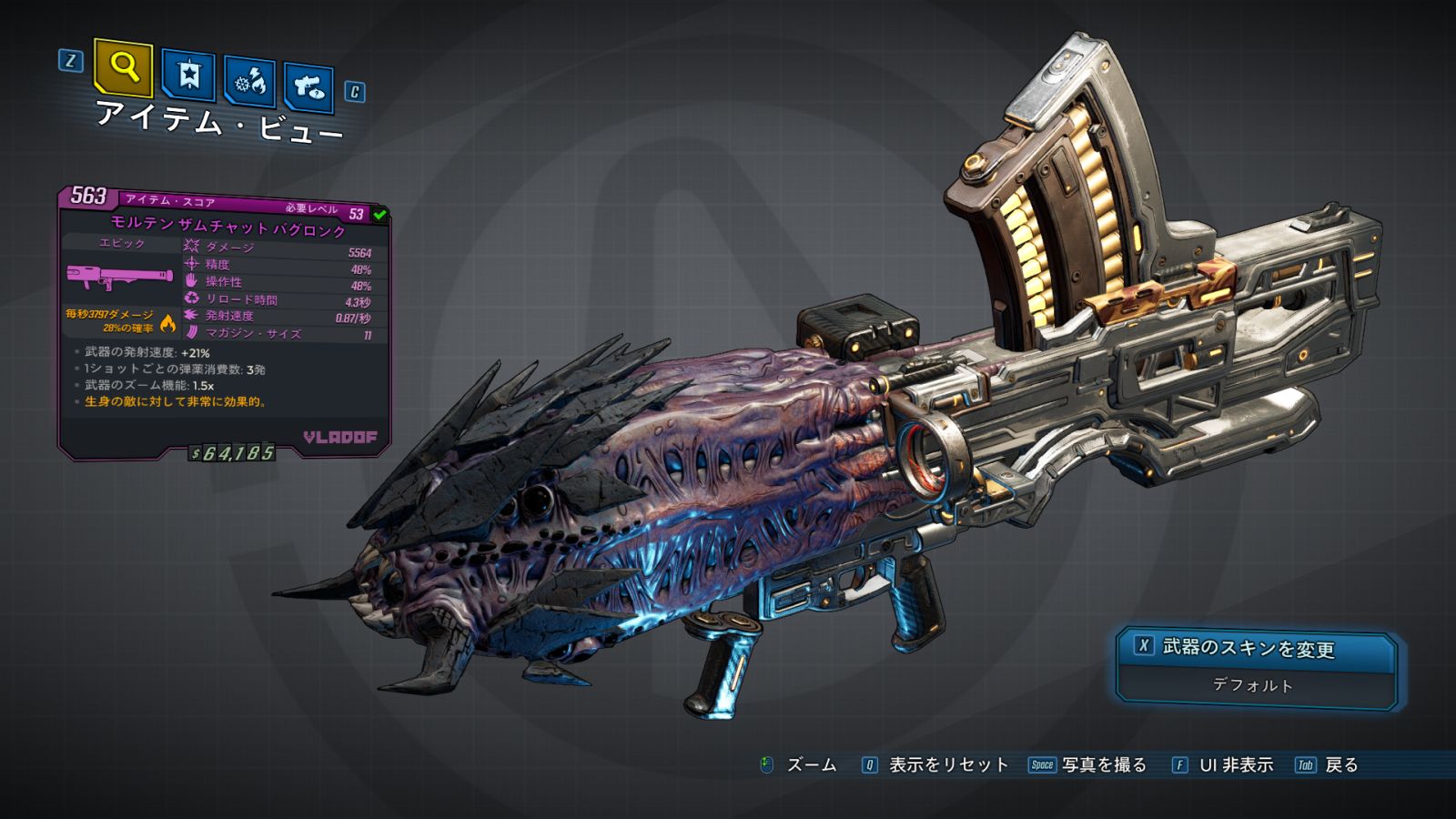The height and width of the screenshot is (819, 1456).
Task: Hide the UI with UI 非表示
Action: pyautogui.click(x=1235, y=765)
